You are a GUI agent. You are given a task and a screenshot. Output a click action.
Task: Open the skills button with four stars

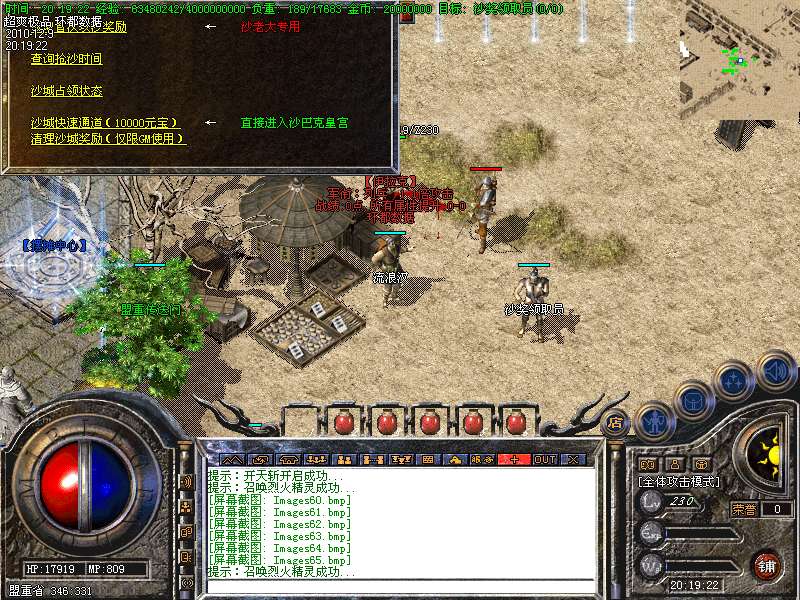[x=734, y=380]
